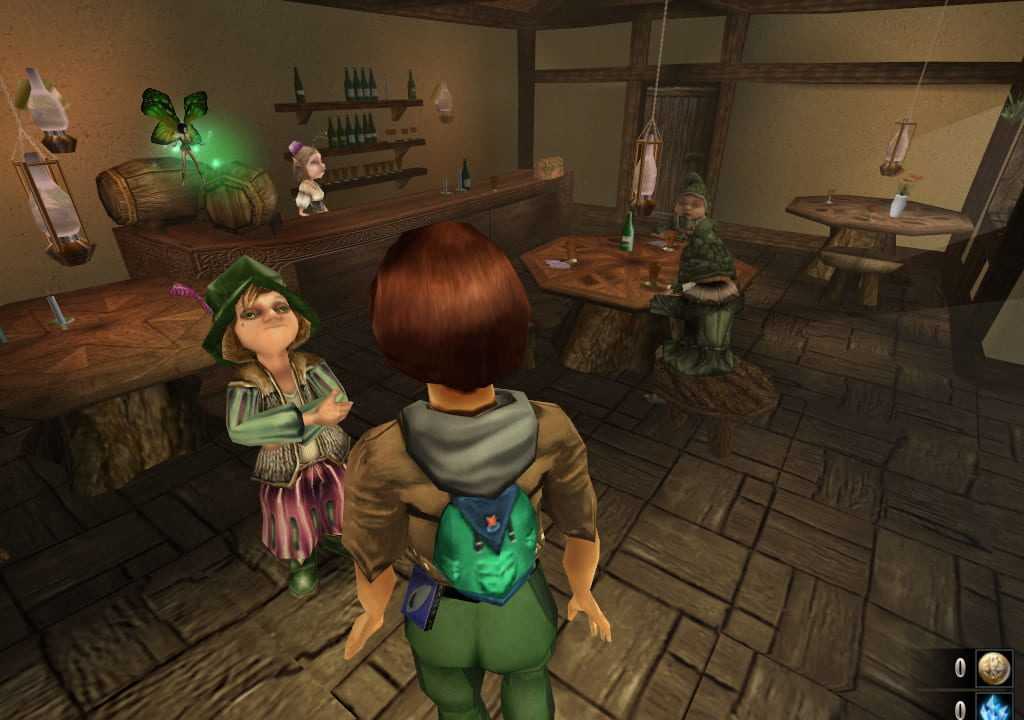This screenshot has width=1024, height=720.
Task: Select the blue crystal icon
Action: click(x=994, y=707)
